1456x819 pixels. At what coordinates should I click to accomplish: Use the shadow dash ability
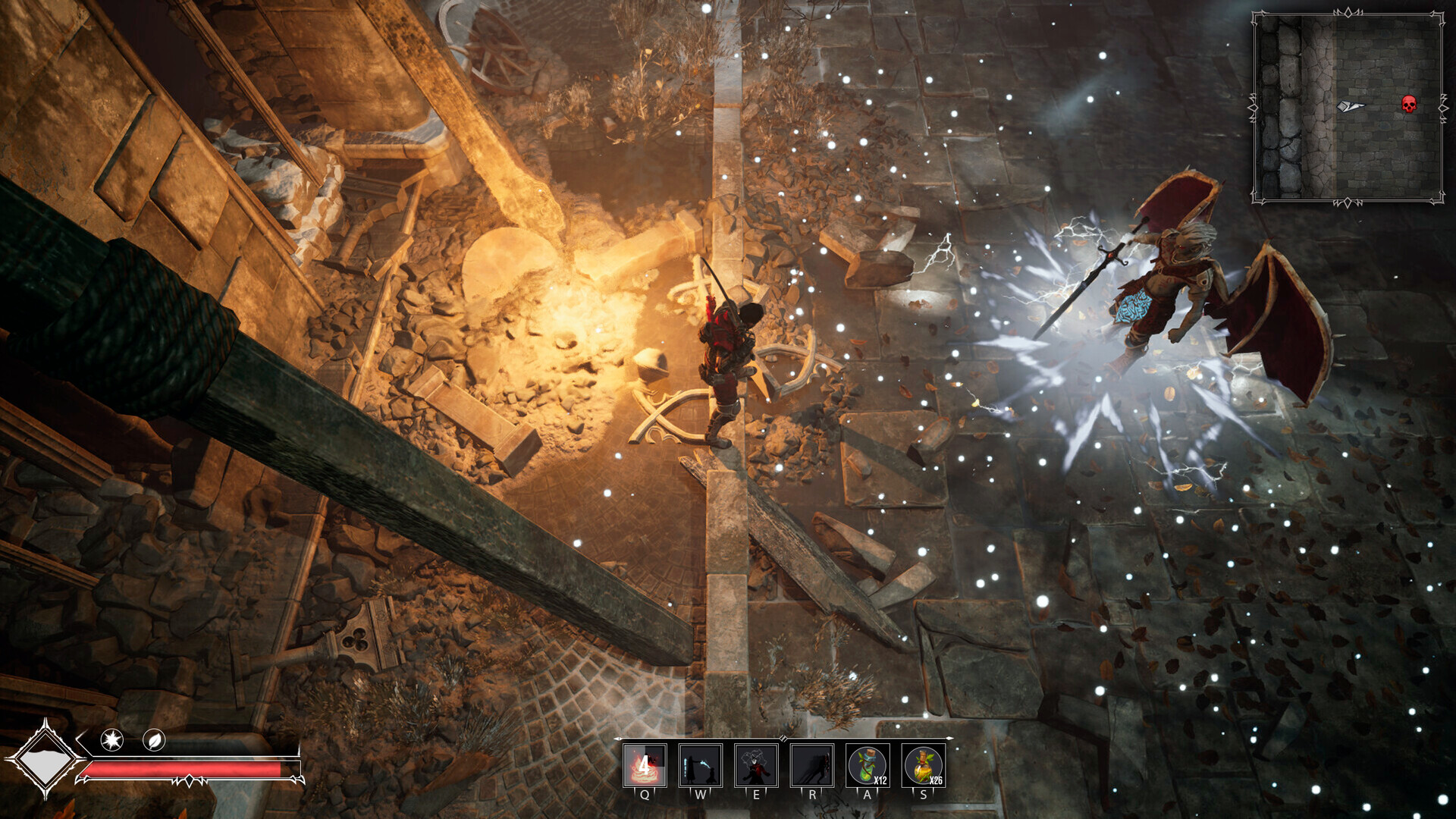tap(812, 764)
